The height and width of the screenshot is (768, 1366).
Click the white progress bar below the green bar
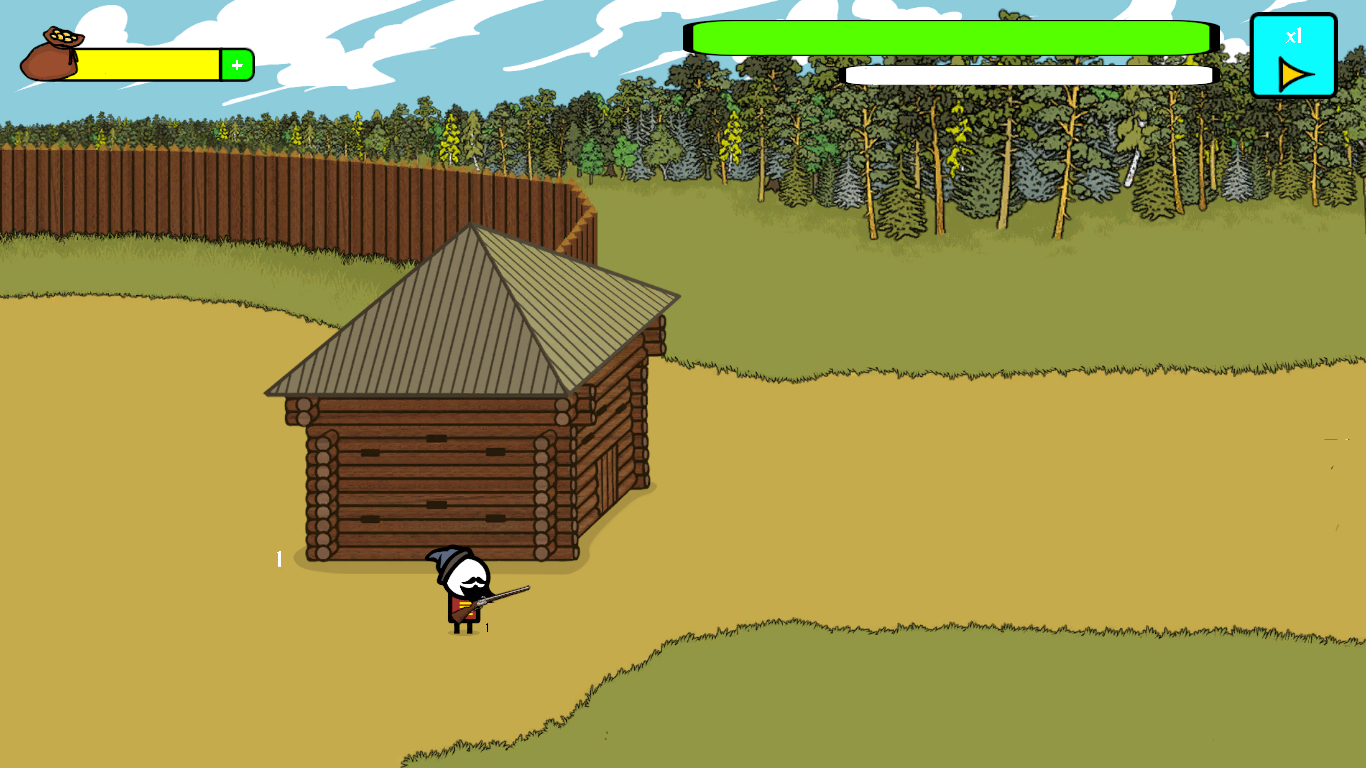click(x=1030, y=74)
